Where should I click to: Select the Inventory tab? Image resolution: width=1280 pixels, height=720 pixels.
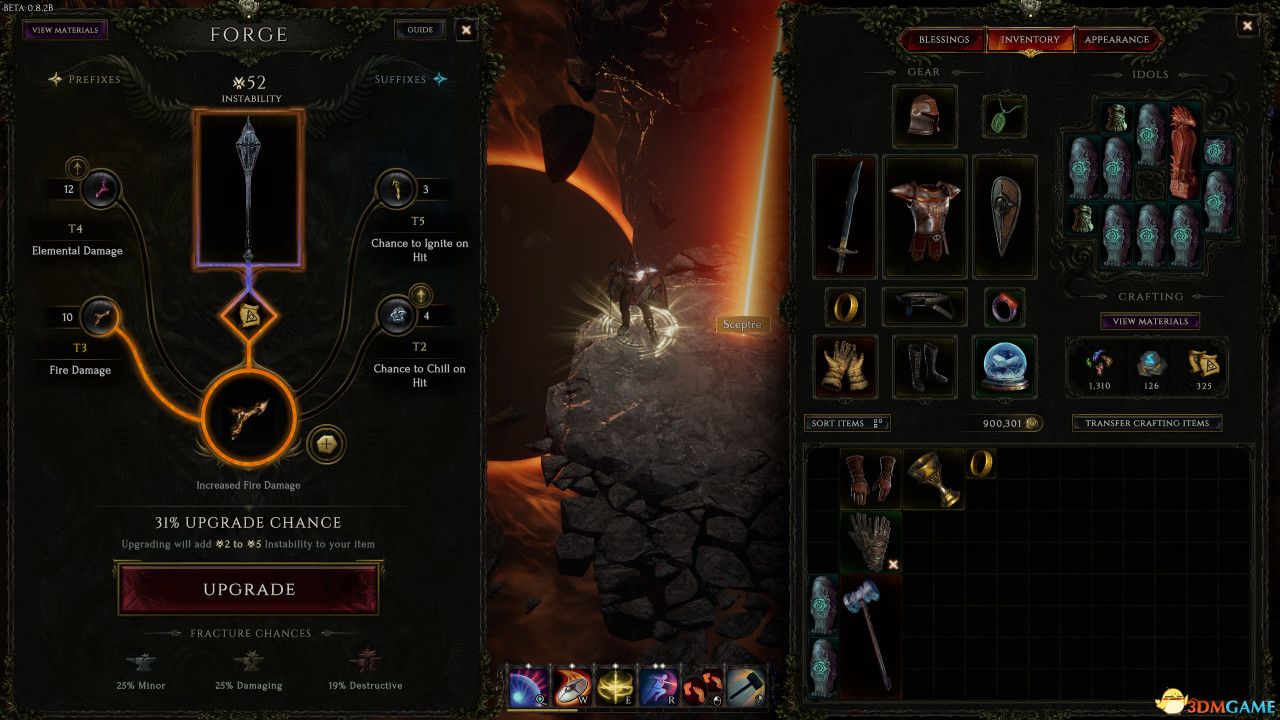click(x=1030, y=40)
